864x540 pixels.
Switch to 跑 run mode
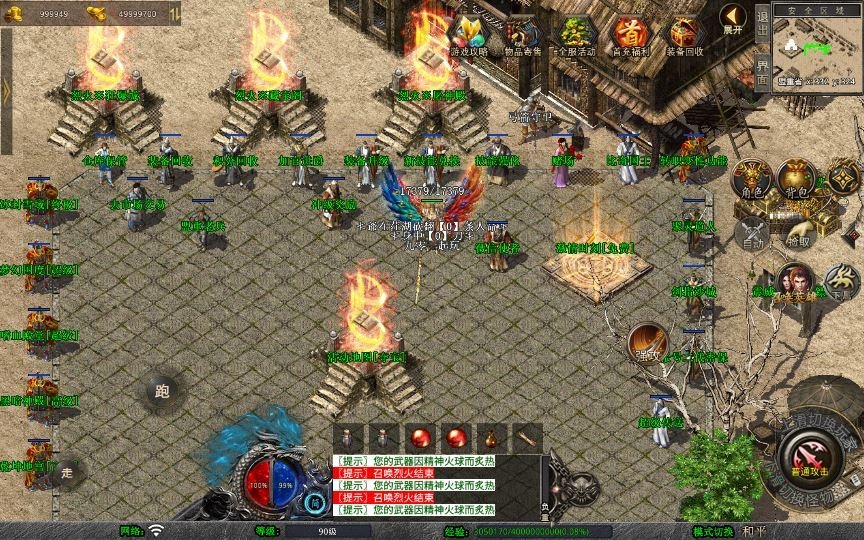coord(161,391)
